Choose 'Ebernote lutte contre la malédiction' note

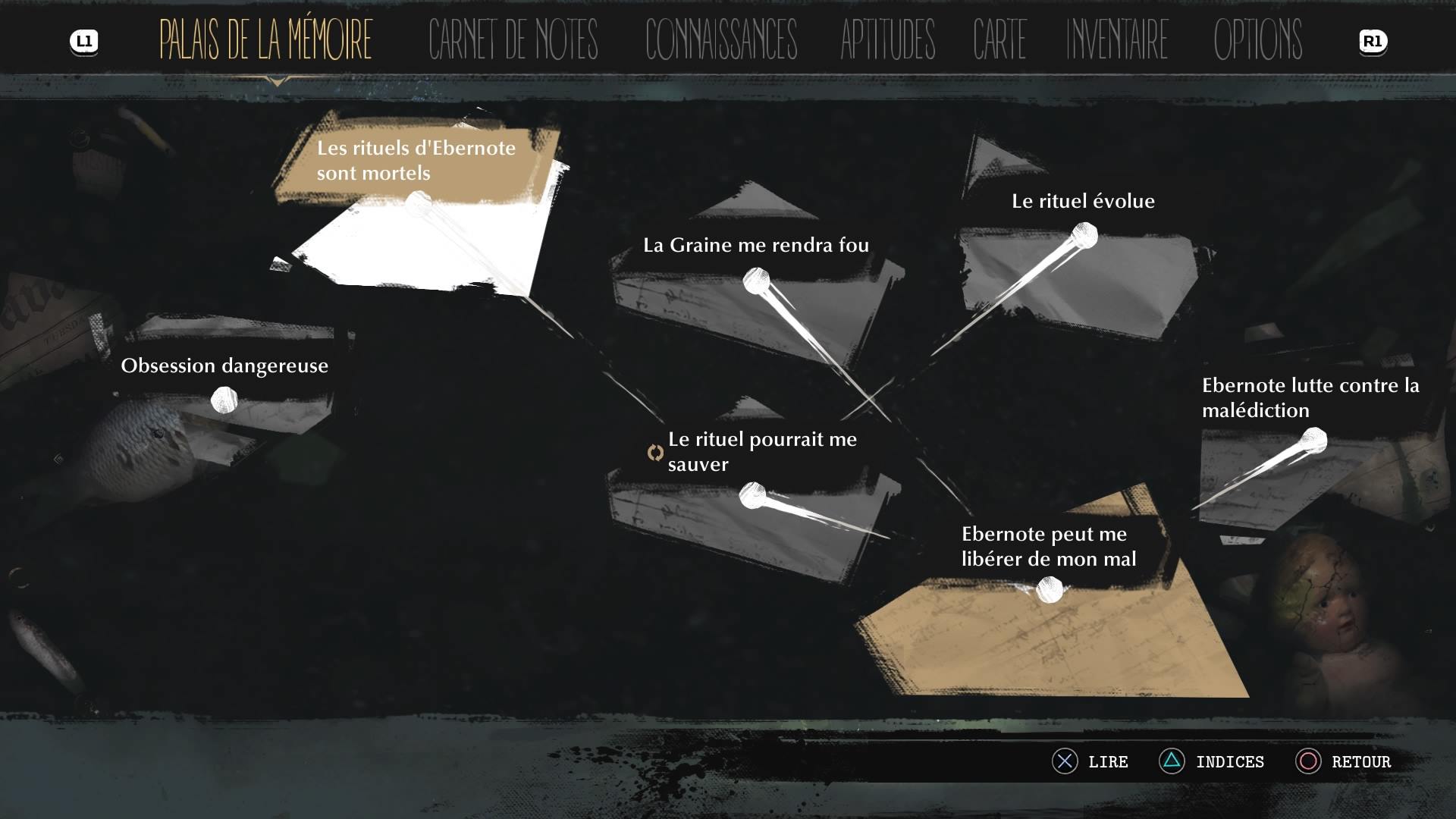pyautogui.click(x=1310, y=398)
